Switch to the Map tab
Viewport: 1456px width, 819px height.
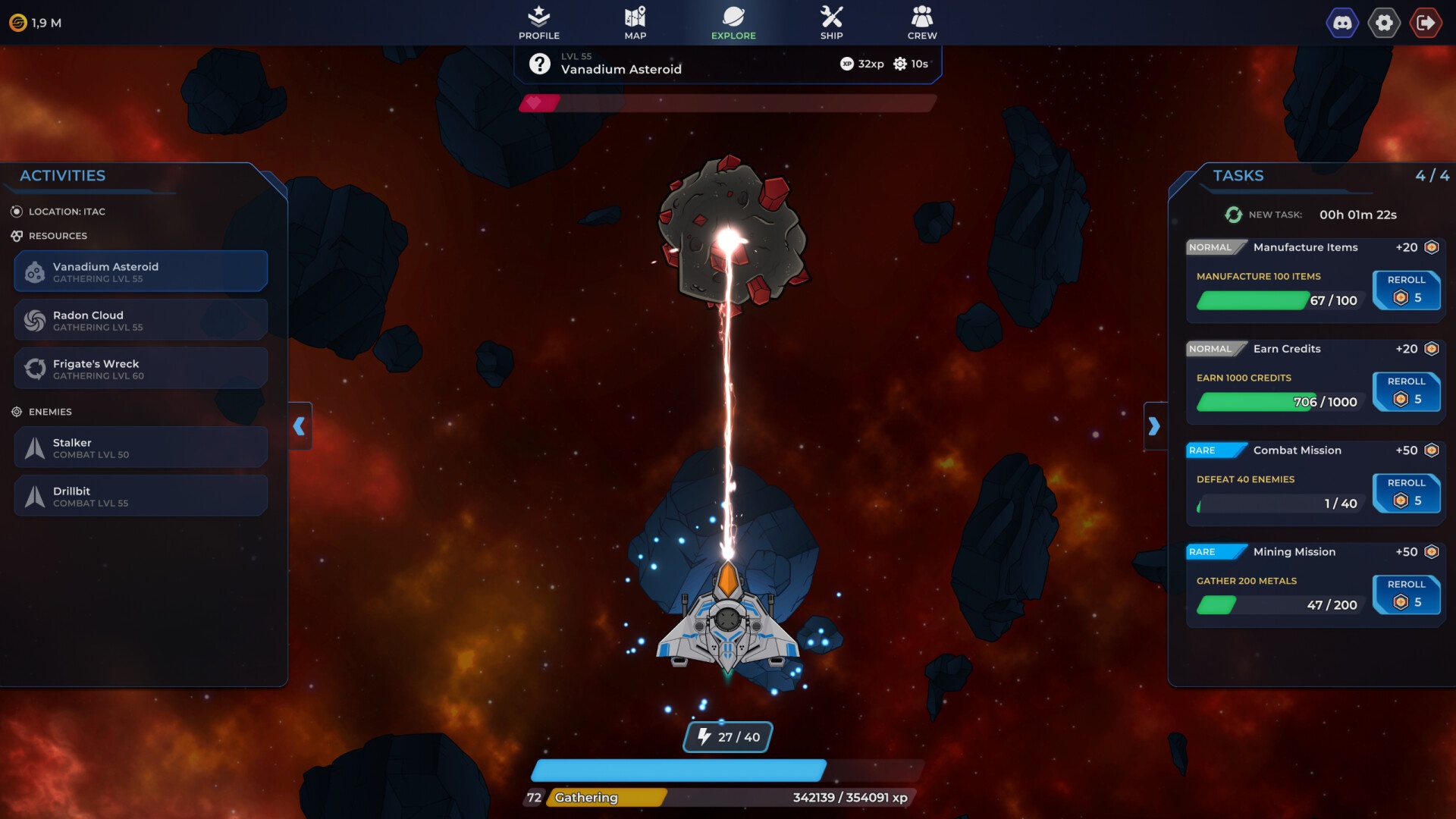[635, 23]
